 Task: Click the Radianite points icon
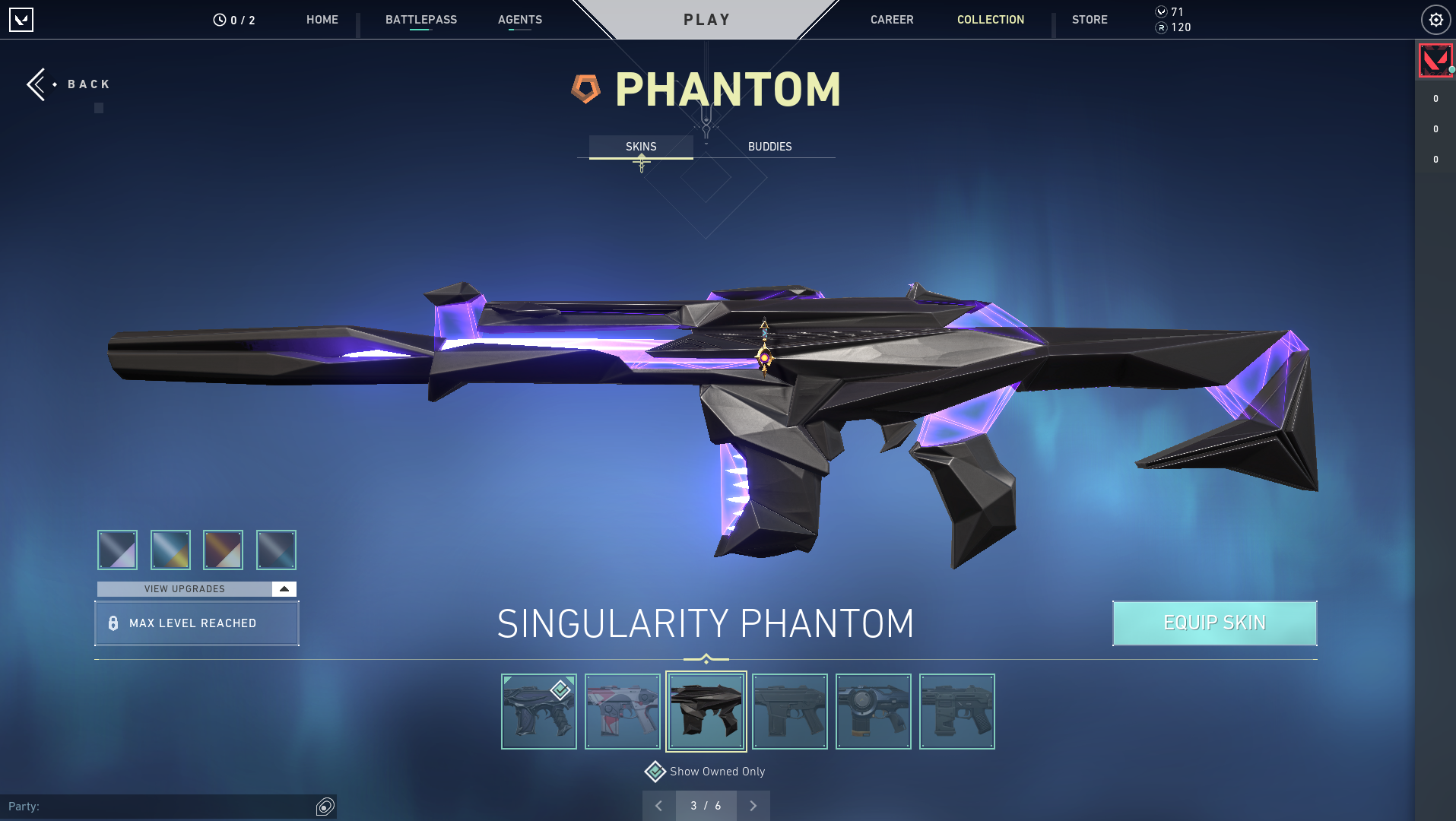(1160, 27)
